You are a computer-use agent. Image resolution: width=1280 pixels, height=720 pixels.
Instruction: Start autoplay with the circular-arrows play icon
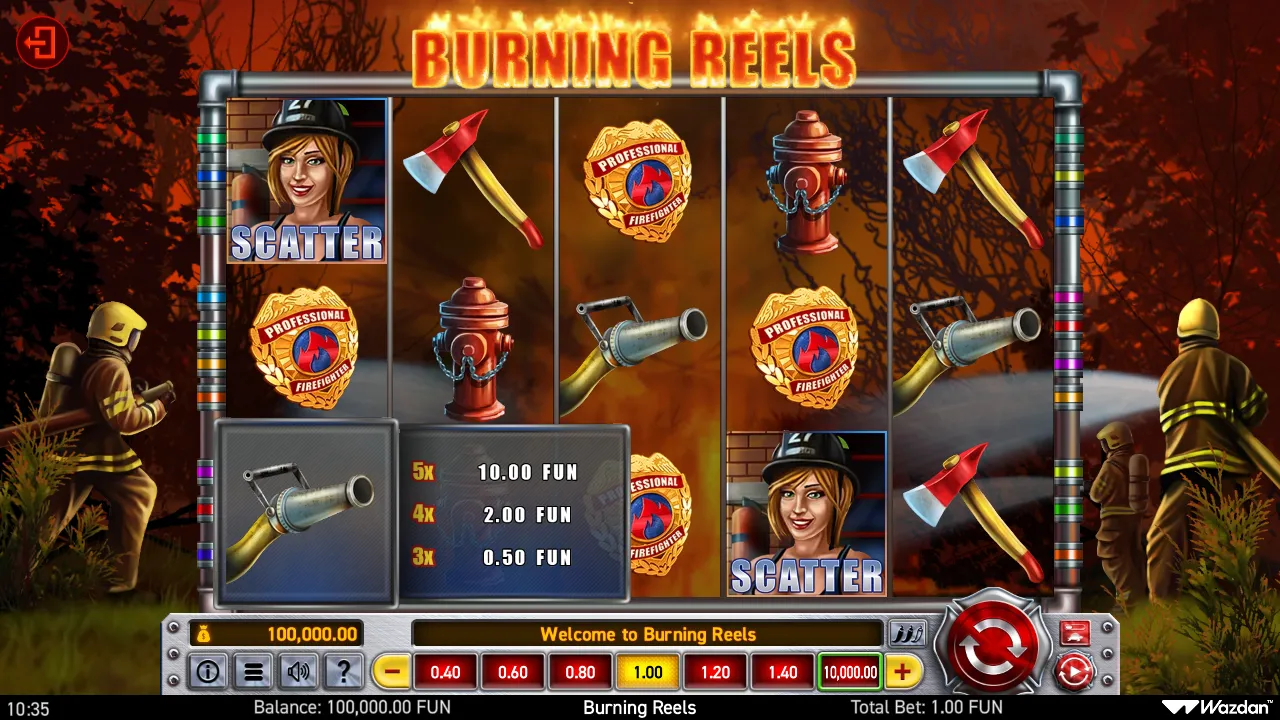[x=1074, y=671]
